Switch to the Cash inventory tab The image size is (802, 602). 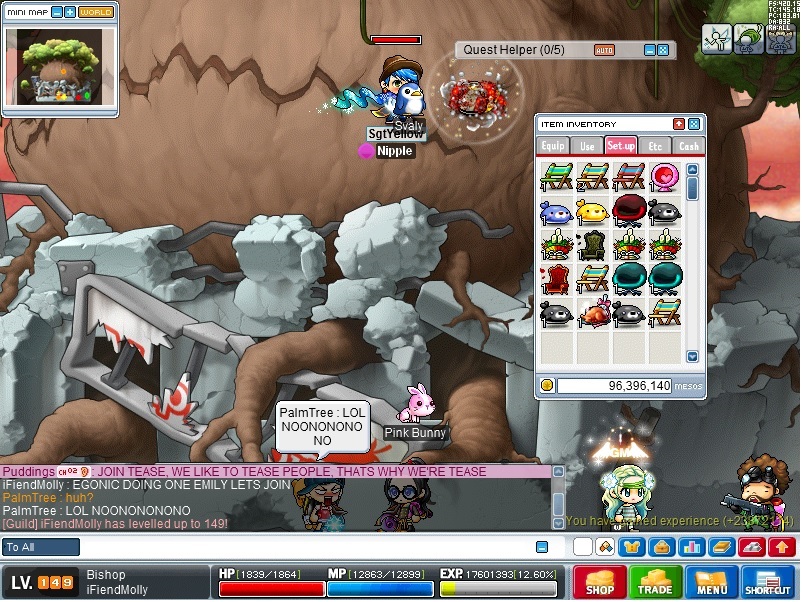(x=688, y=146)
